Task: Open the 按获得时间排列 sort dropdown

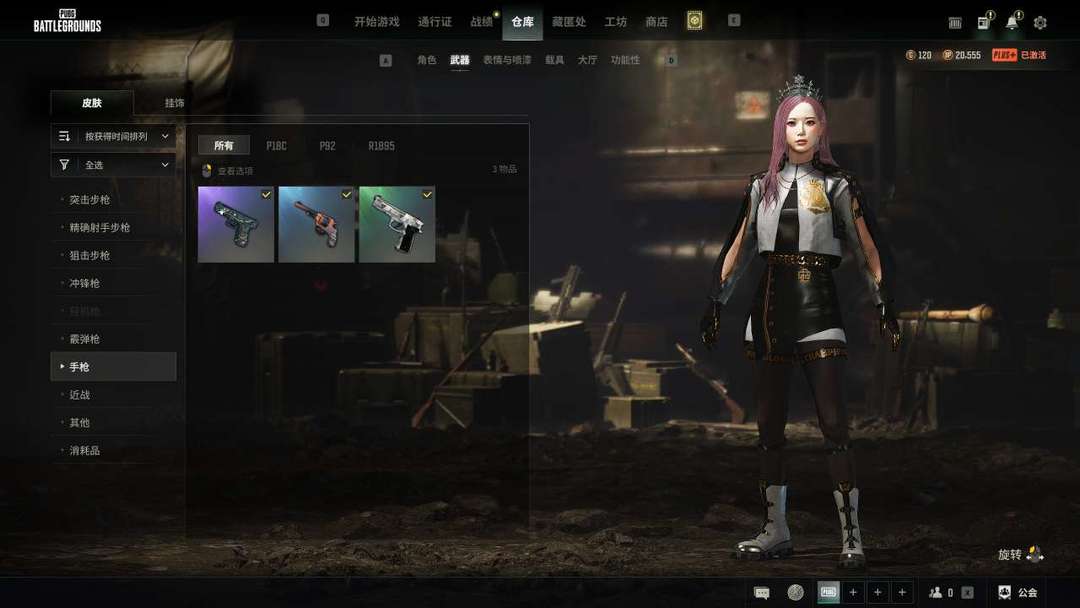Action: click(x=113, y=136)
